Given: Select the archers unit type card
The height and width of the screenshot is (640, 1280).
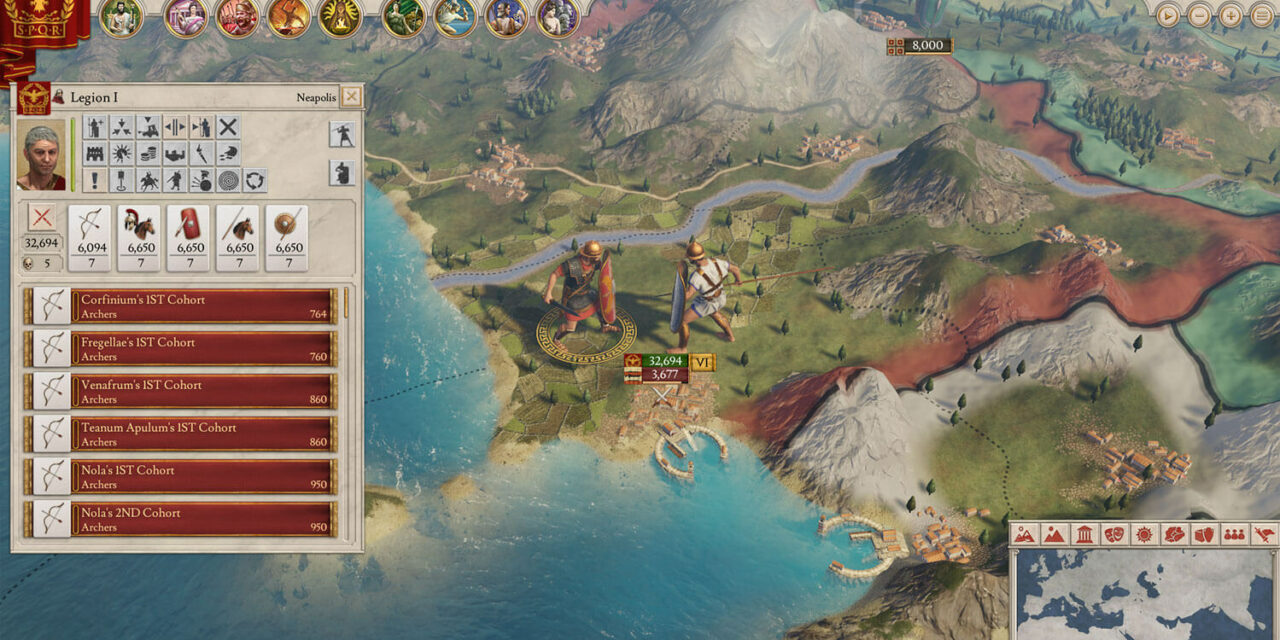Looking at the screenshot, I should click(x=91, y=237).
